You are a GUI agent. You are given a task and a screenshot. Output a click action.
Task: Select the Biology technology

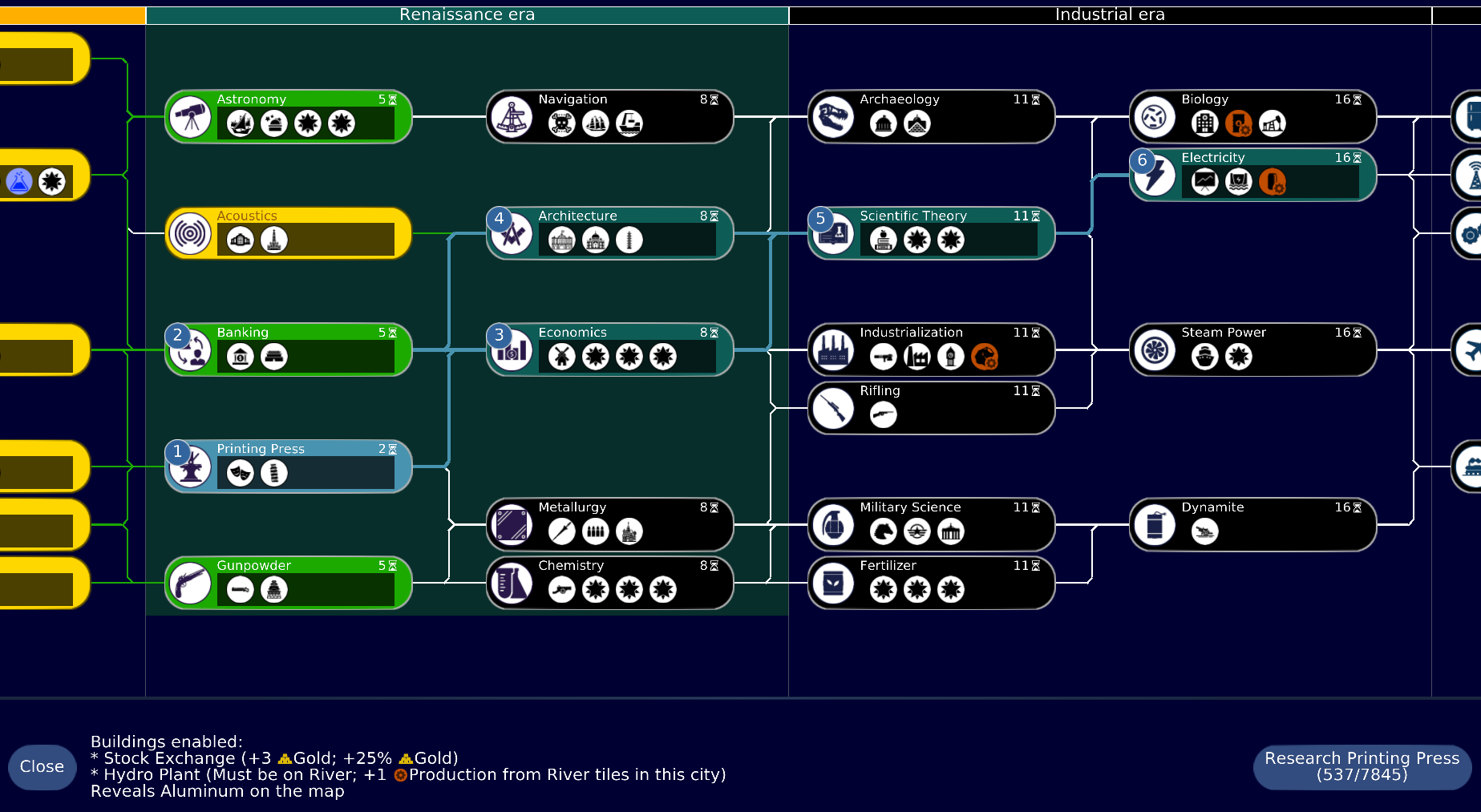click(1252, 117)
